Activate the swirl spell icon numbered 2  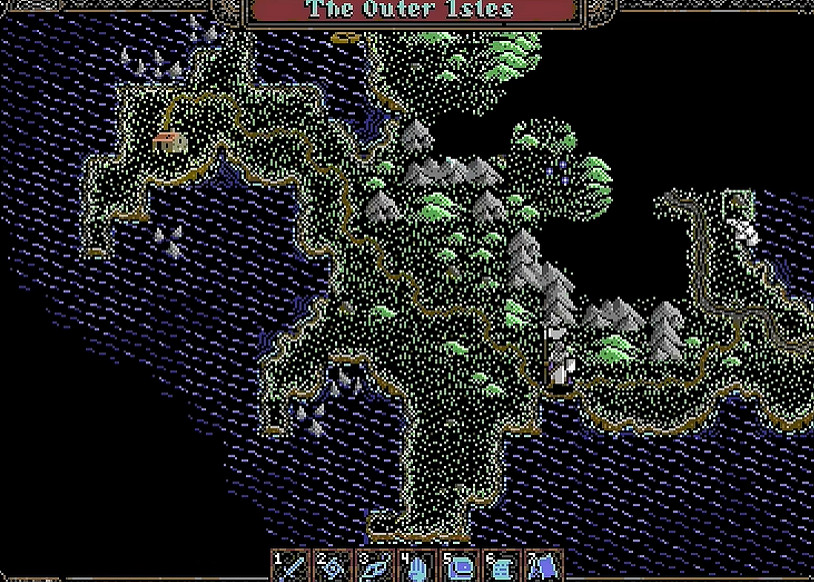point(333,565)
